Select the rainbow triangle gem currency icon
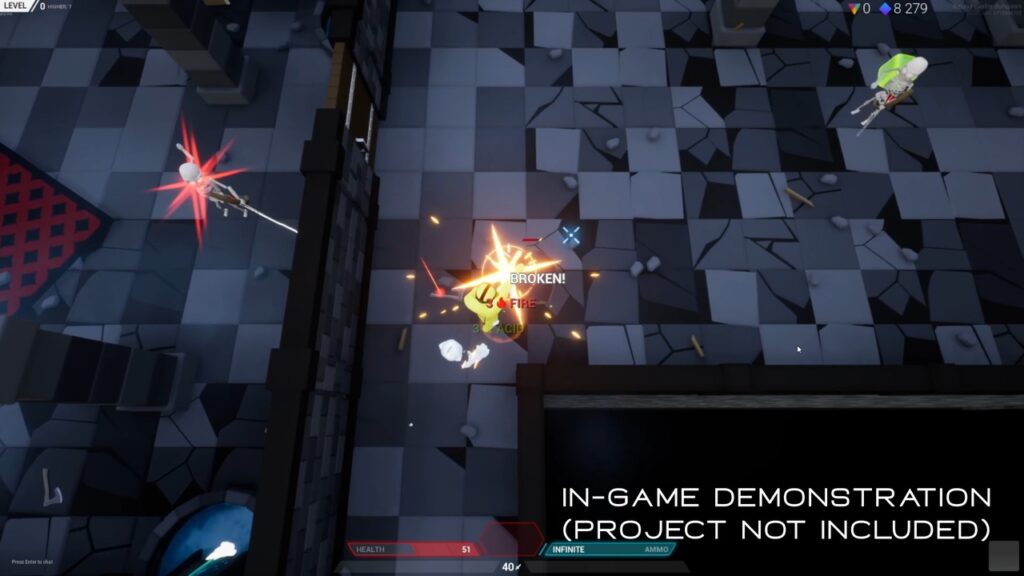The height and width of the screenshot is (576, 1024). coord(853,8)
